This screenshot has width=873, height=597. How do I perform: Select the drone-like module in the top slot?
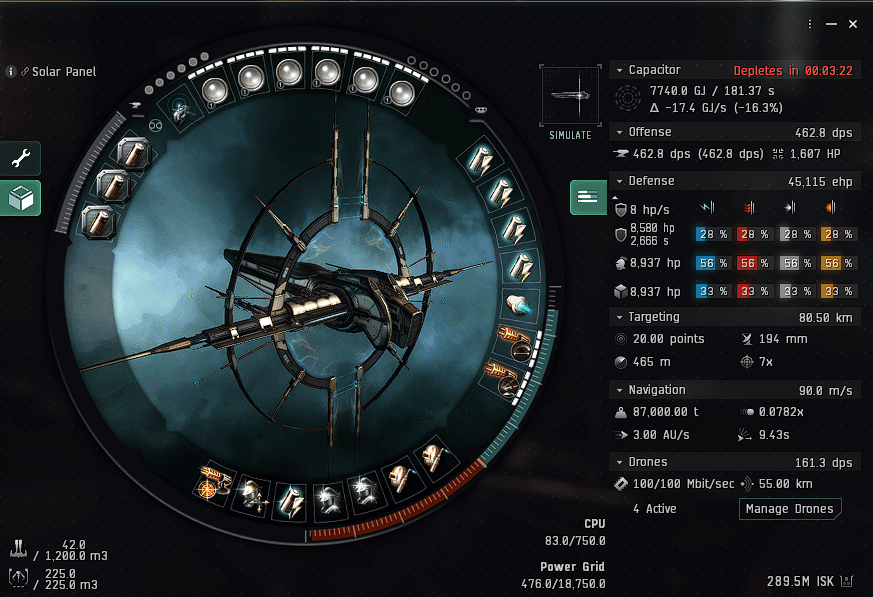pos(179,111)
